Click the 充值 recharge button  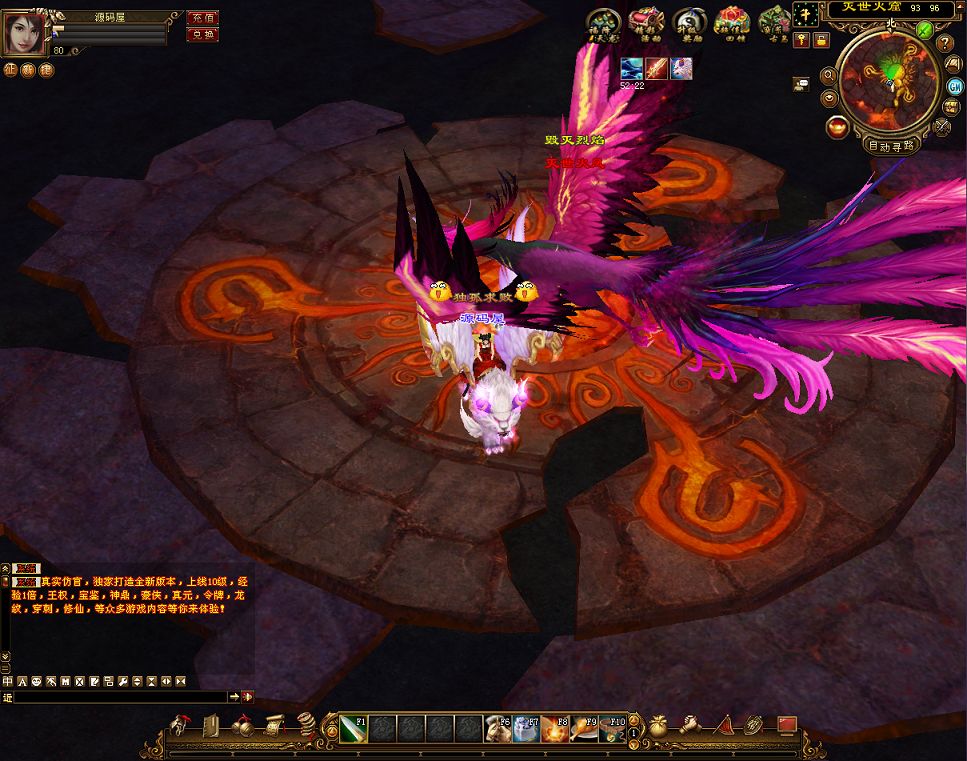[x=202, y=18]
